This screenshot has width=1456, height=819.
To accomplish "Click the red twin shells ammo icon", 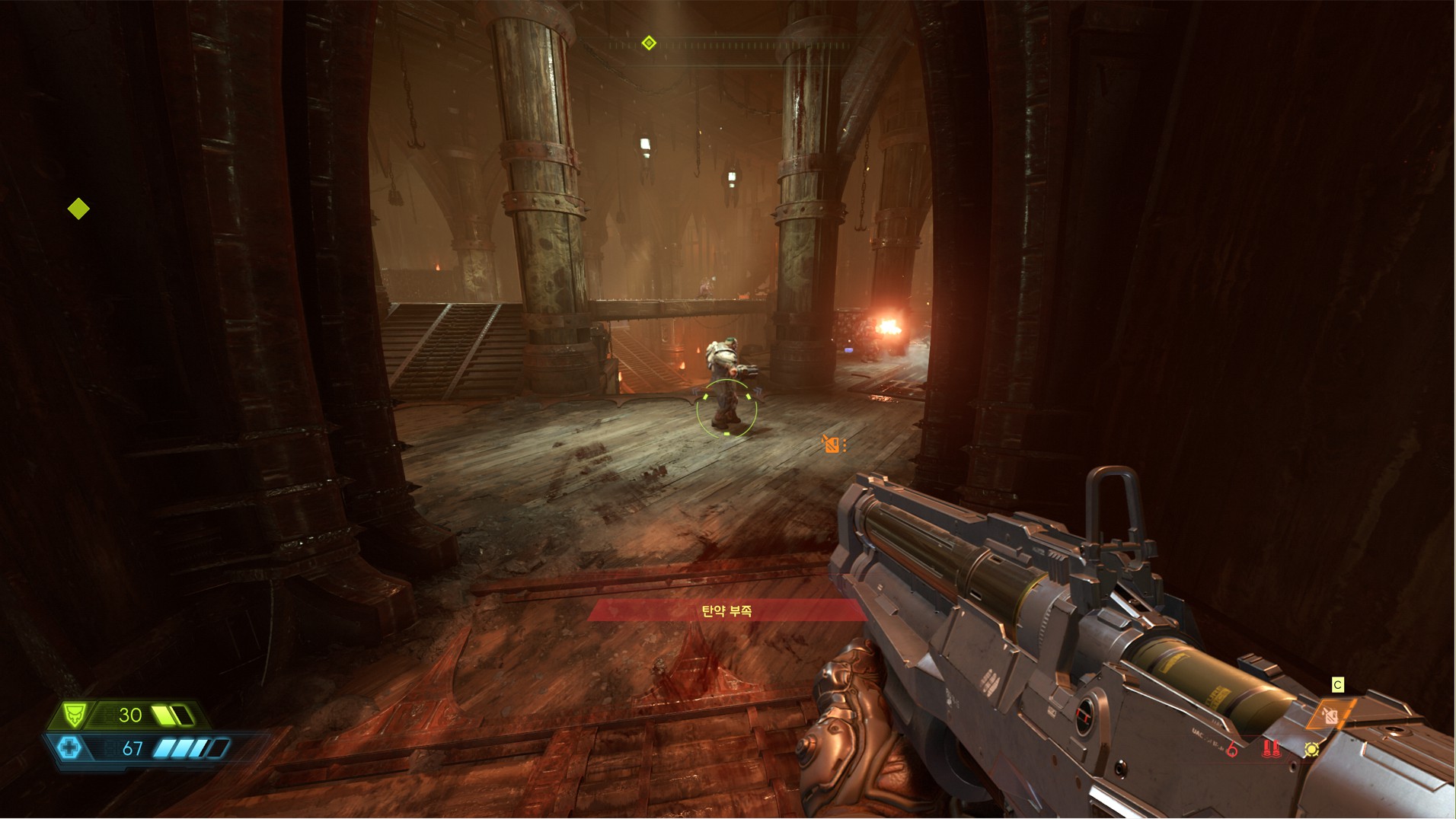I will 1269,749.
